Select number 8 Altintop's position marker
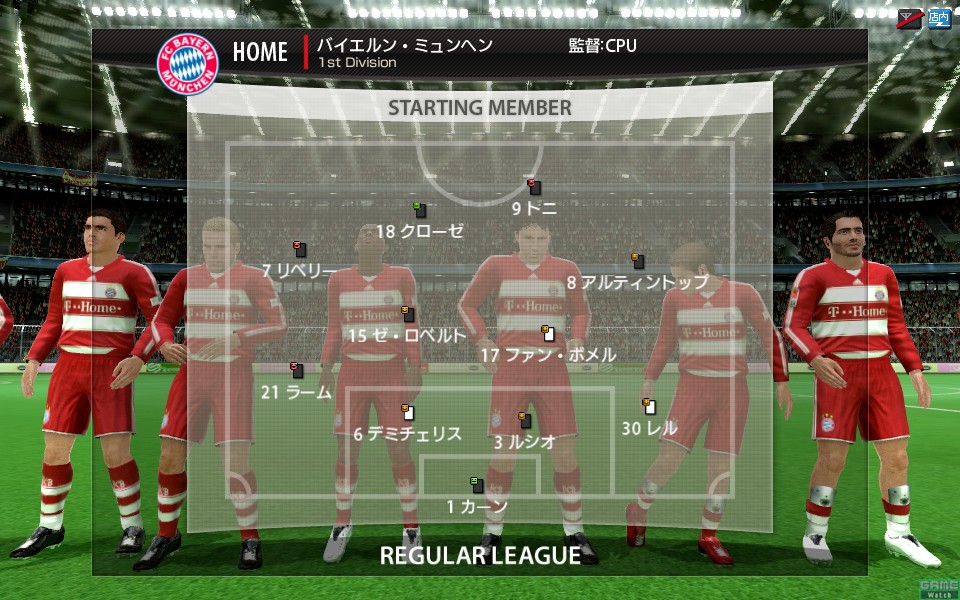 637,261
